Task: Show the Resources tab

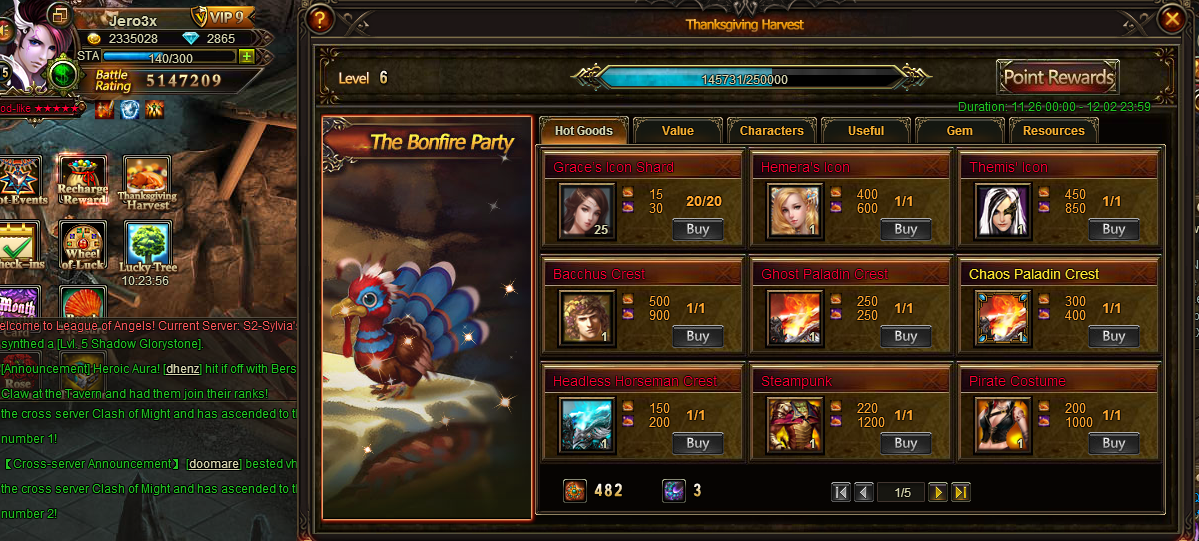Action: tap(1053, 131)
